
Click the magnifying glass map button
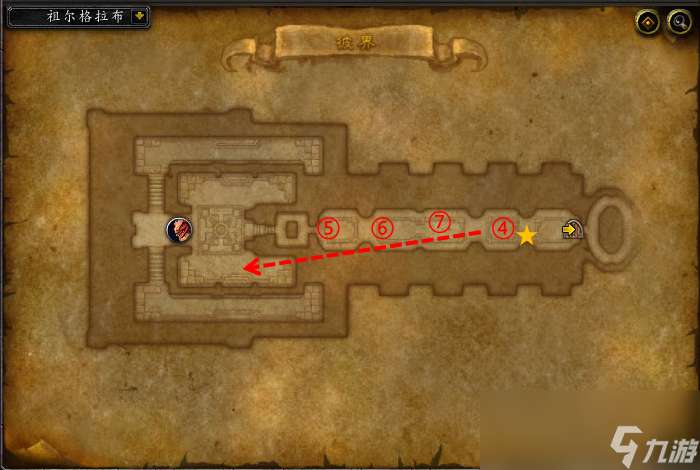(676, 21)
